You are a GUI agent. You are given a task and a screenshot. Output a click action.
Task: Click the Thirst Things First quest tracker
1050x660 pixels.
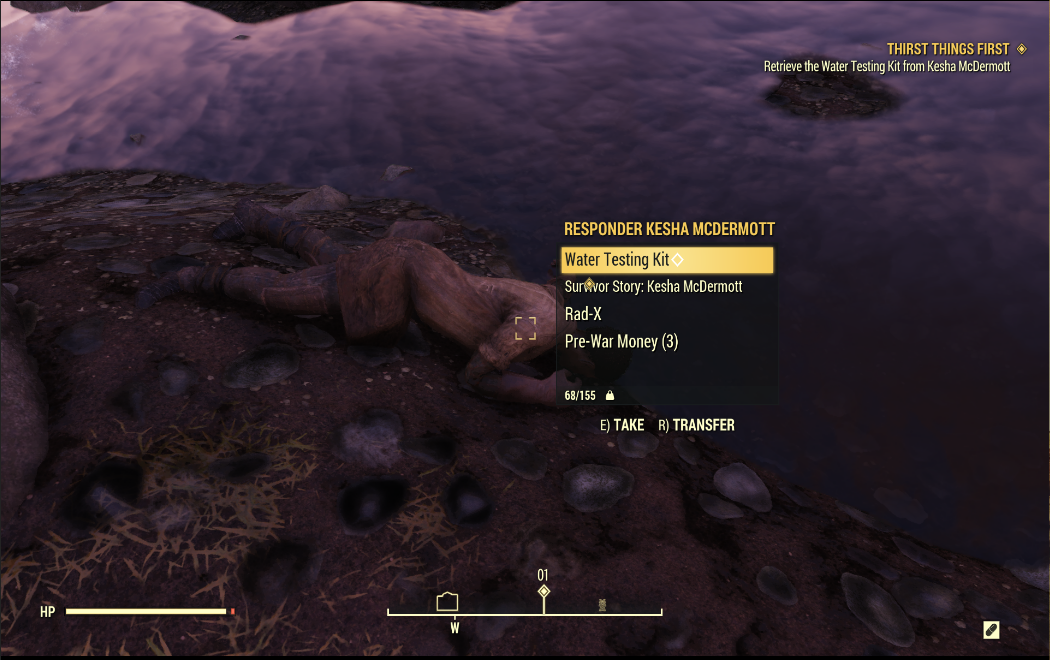(x=947, y=49)
